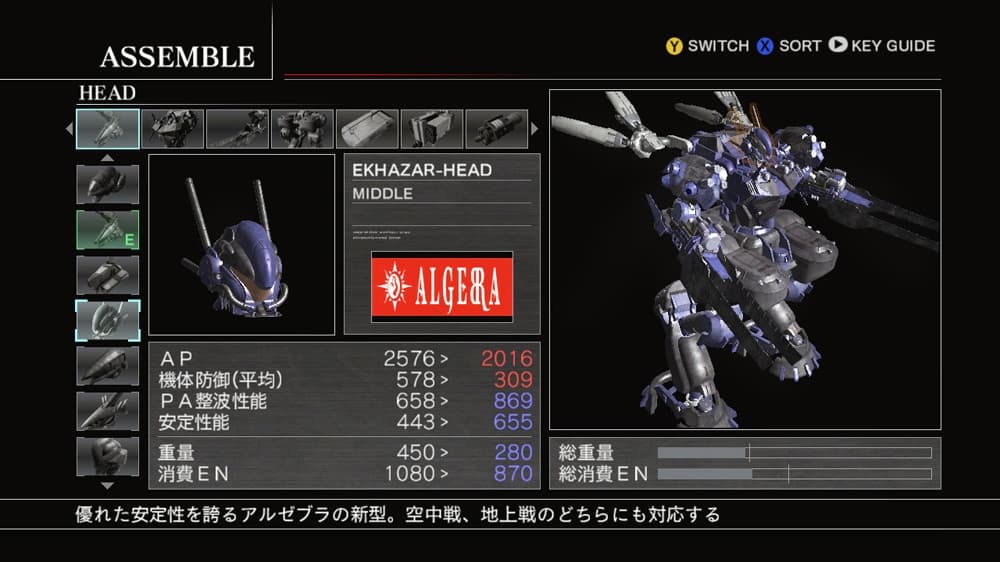
Task: Choose the highlighted EKHAZAR-HEAD list thumbnail
Action: pyautogui.click(x=108, y=320)
